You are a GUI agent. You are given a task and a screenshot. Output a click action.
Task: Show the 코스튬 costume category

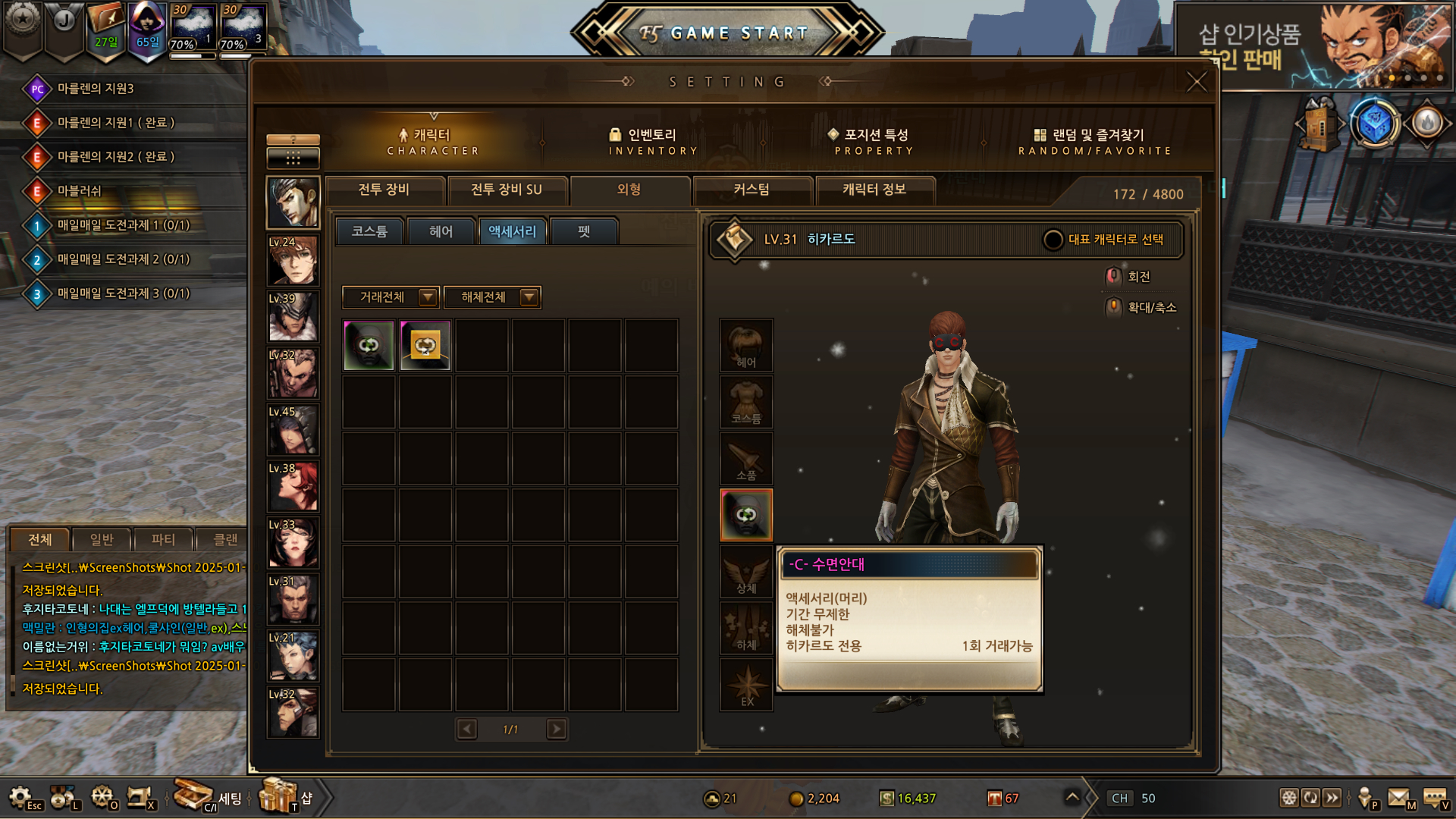(369, 231)
